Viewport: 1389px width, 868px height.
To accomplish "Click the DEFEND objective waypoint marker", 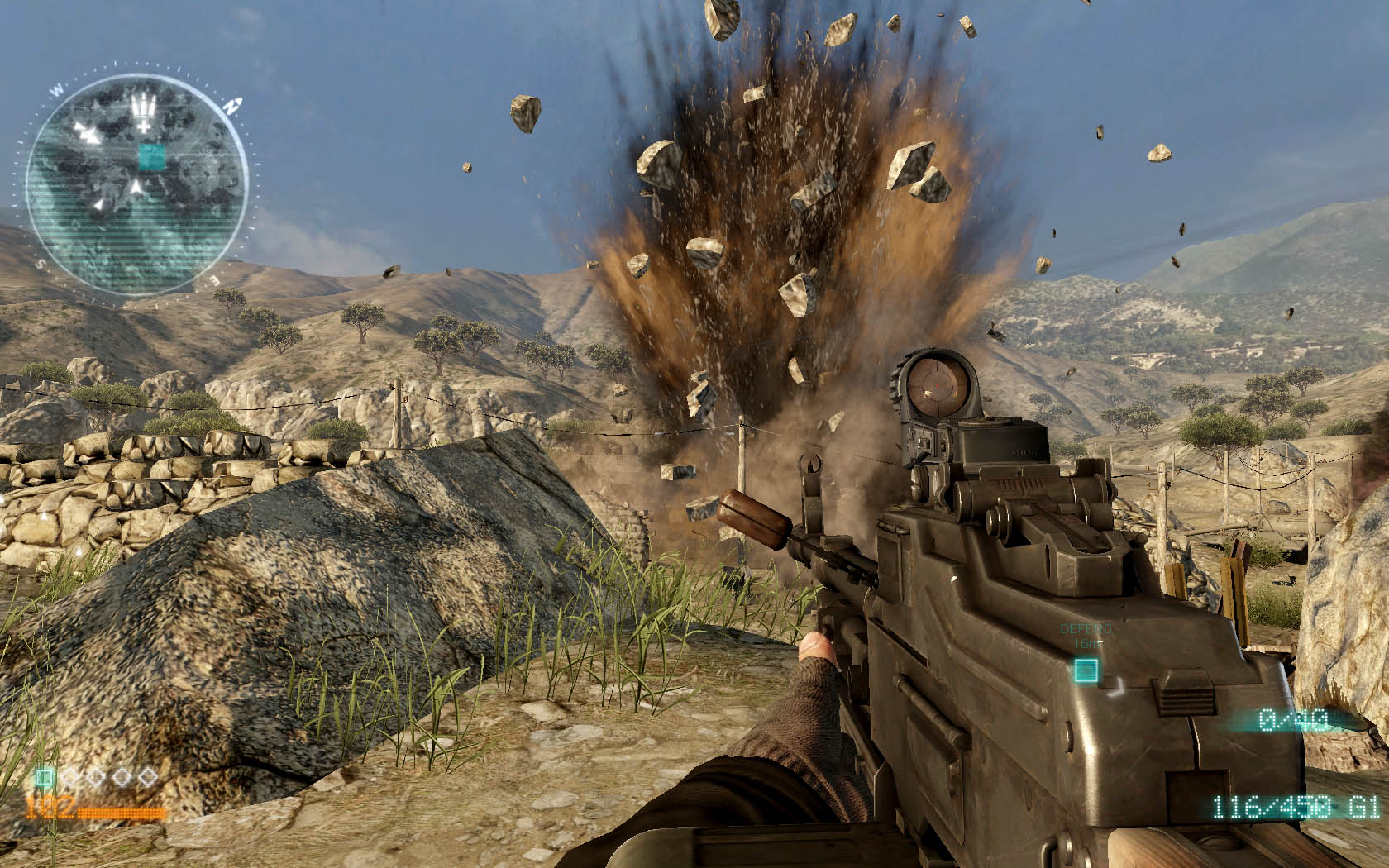I will [x=1086, y=670].
